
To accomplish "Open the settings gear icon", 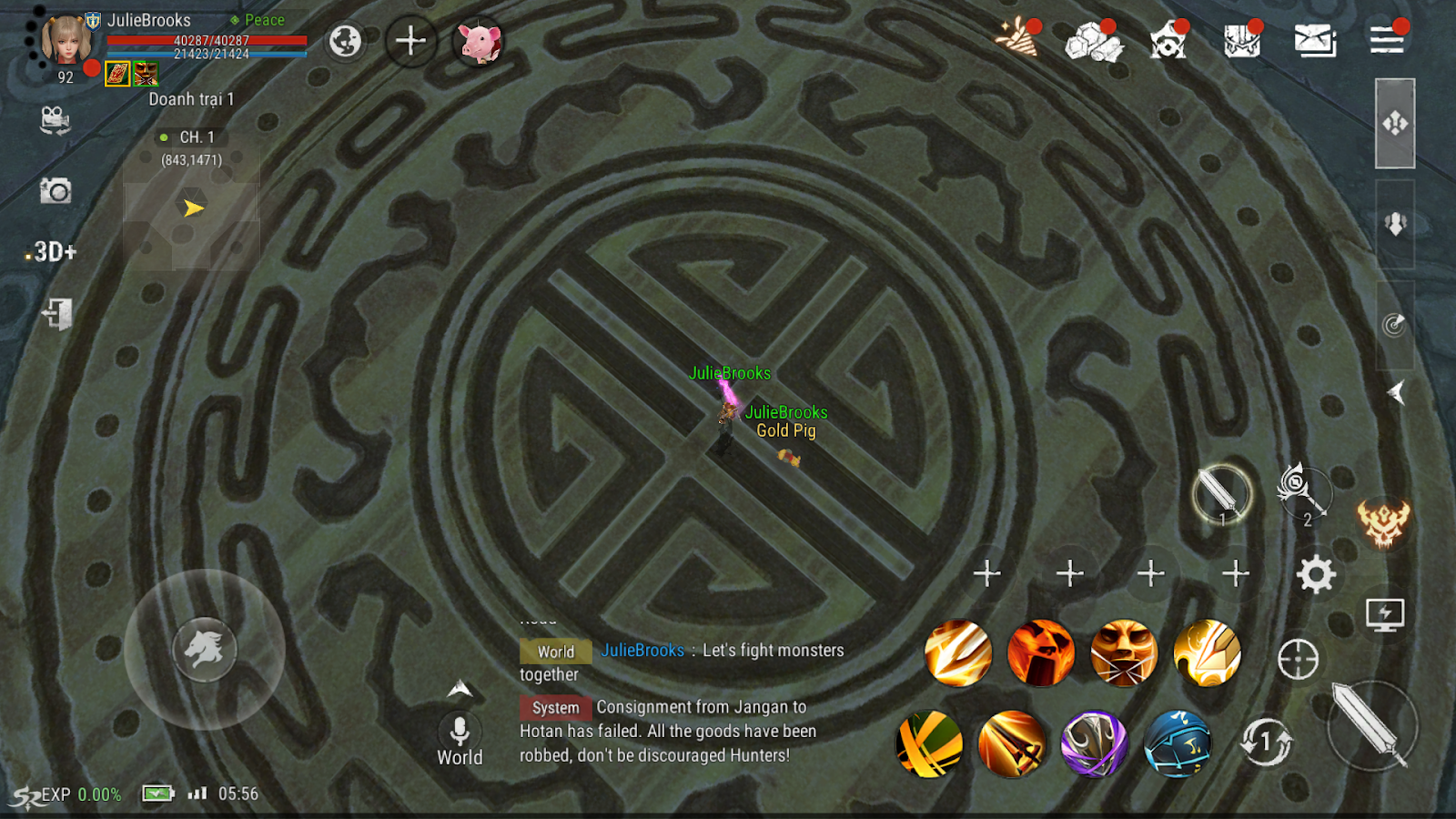I will point(1316,574).
